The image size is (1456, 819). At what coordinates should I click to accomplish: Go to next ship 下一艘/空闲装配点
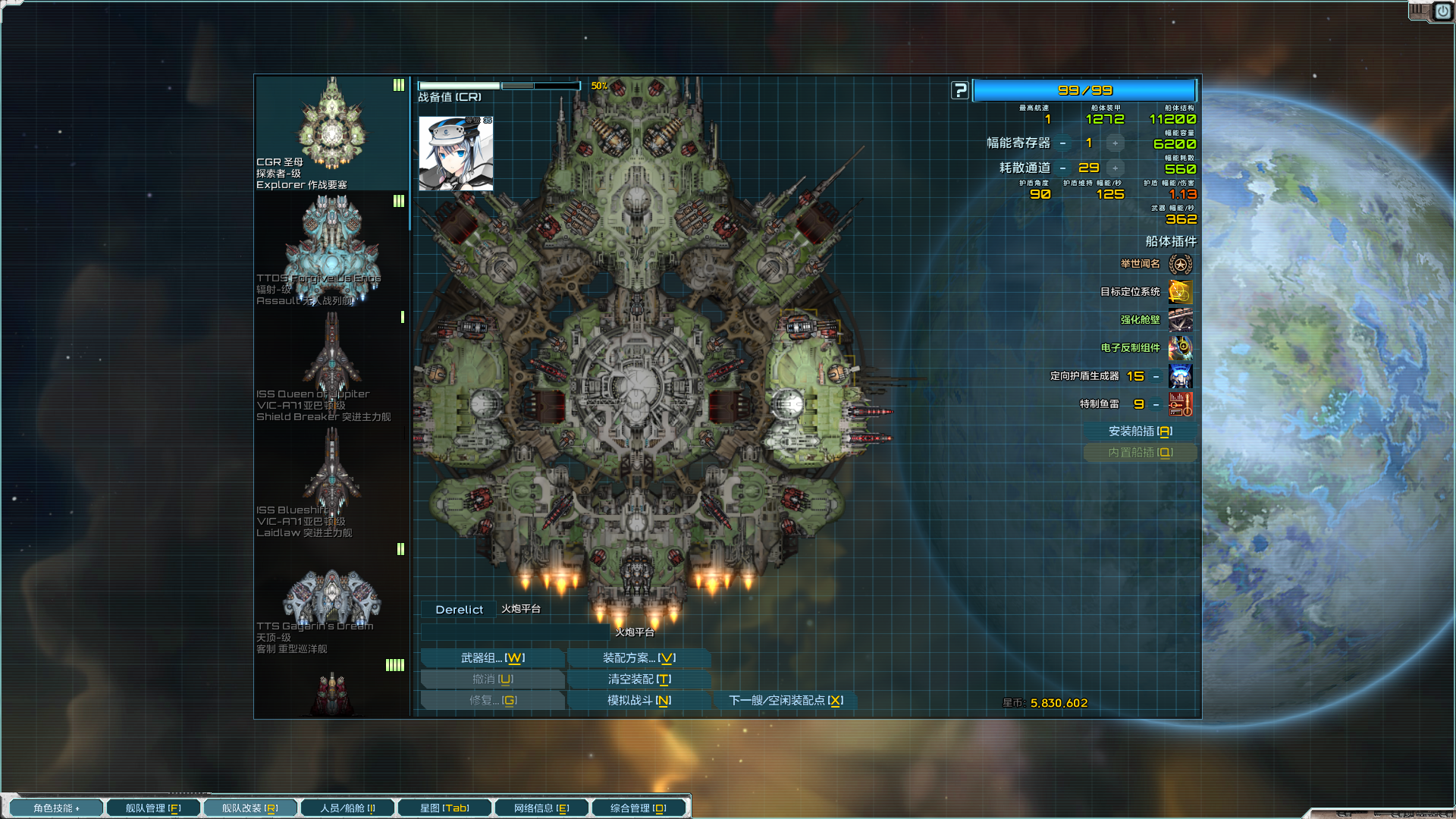coord(786,701)
